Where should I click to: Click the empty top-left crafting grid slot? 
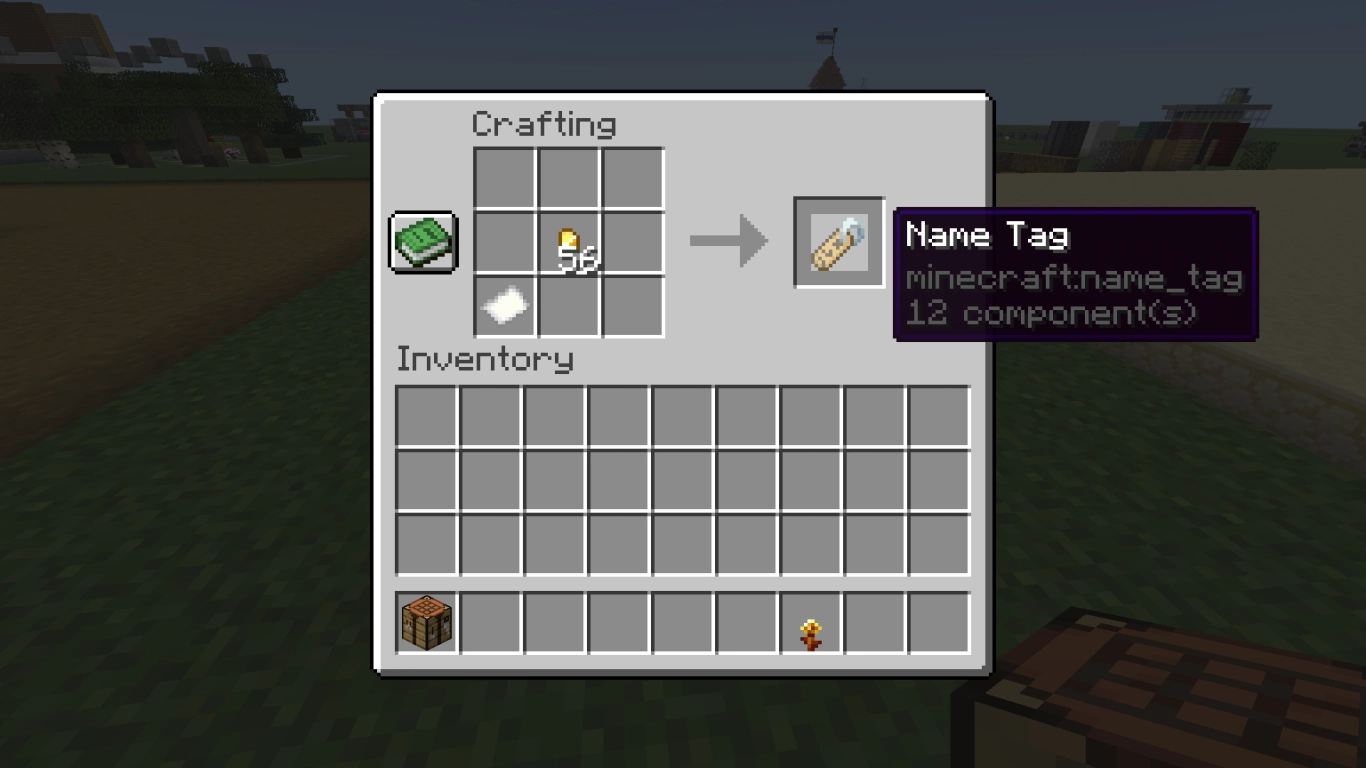point(504,177)
